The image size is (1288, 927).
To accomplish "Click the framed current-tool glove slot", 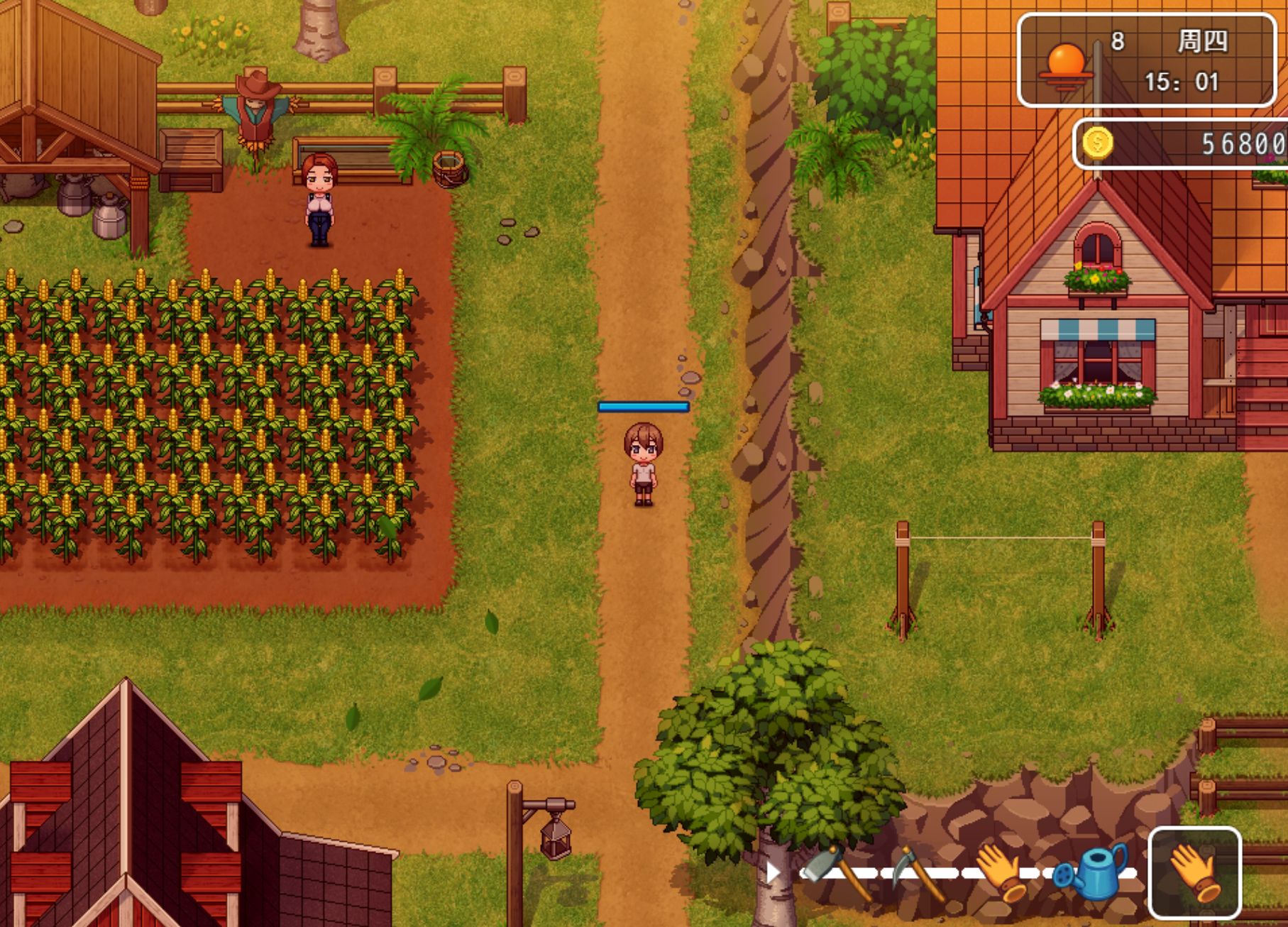I will [x=1194, y=873].
